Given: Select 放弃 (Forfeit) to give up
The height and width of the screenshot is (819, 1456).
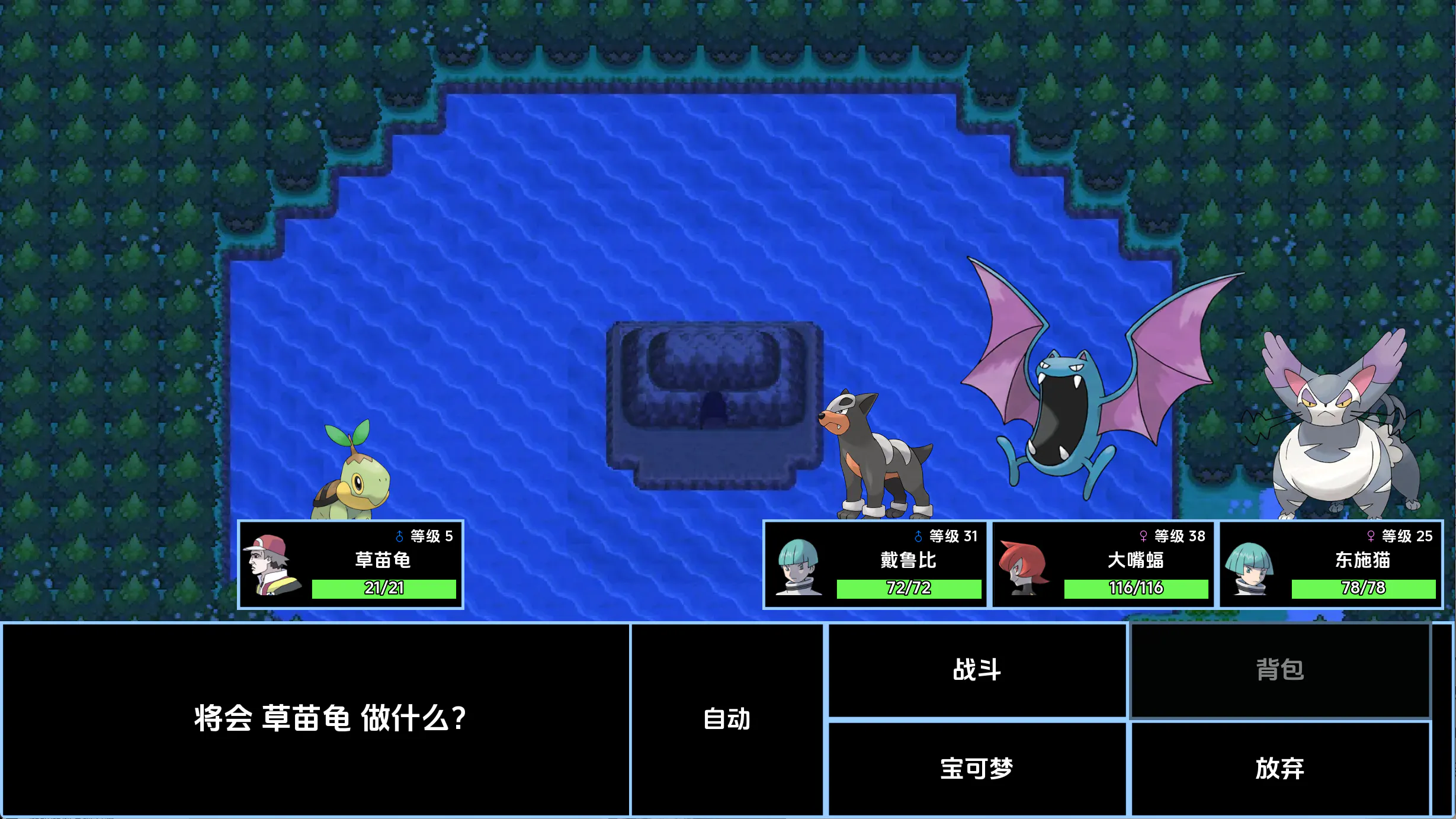Looking at the screenshot, I should (1280, 768).
